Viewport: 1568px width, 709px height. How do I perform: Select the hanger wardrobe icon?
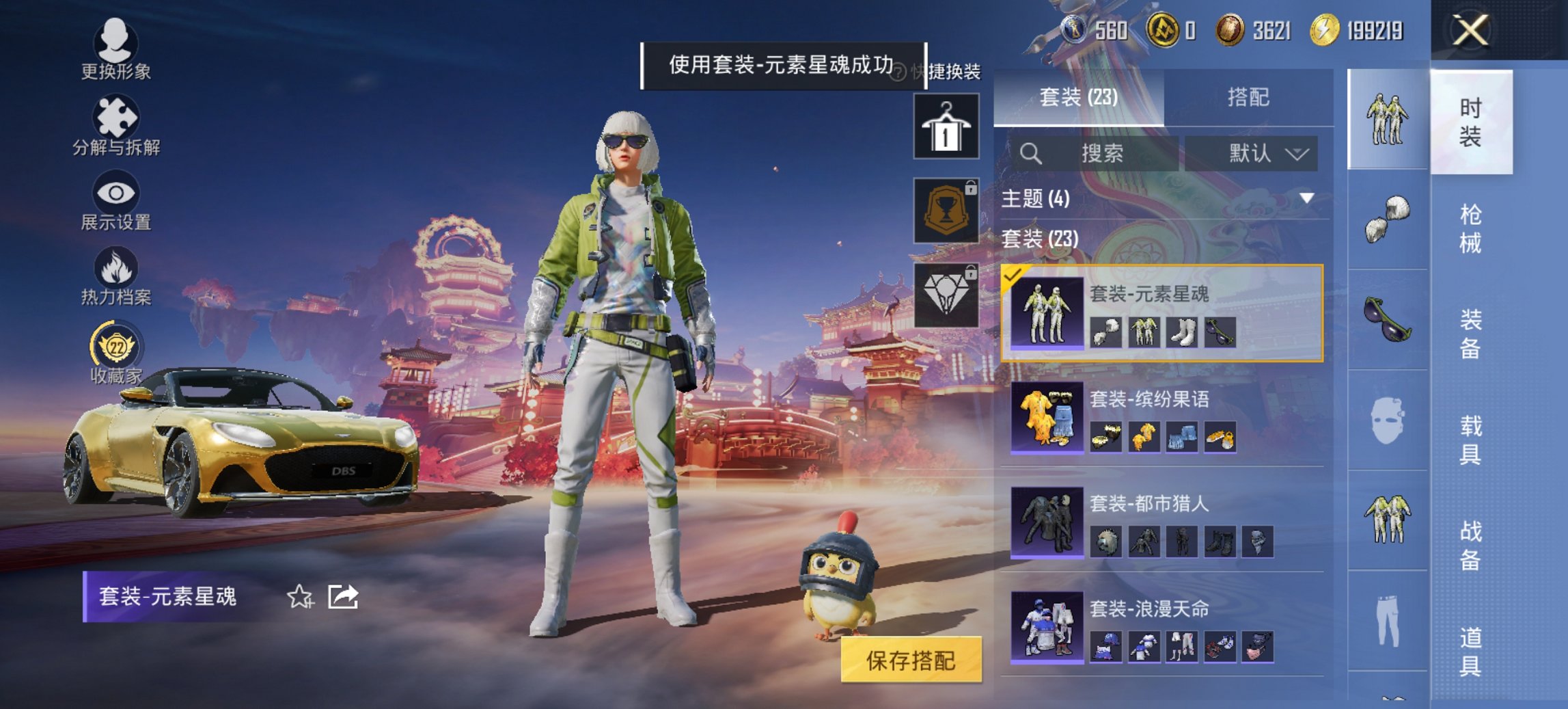[949, 126]
